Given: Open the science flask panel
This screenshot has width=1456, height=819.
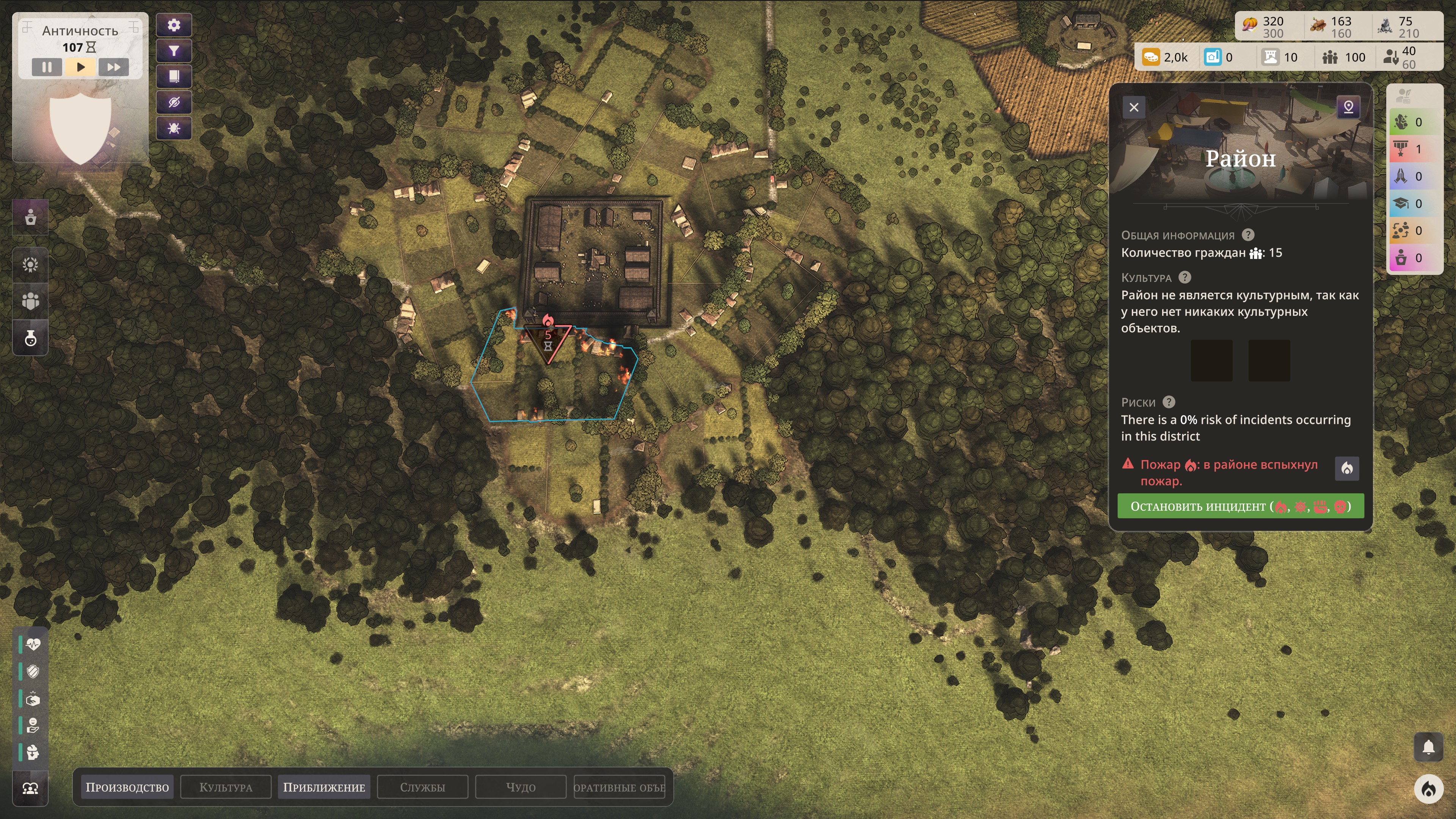Looking at the screenshot, I should [30, 339].
